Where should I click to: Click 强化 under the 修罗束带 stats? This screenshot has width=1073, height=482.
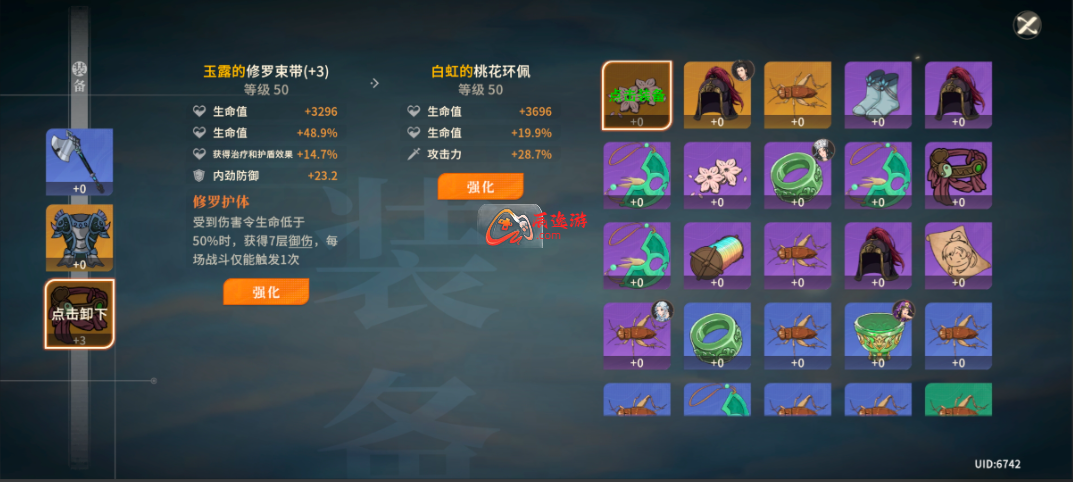click(x=266, y=292)
